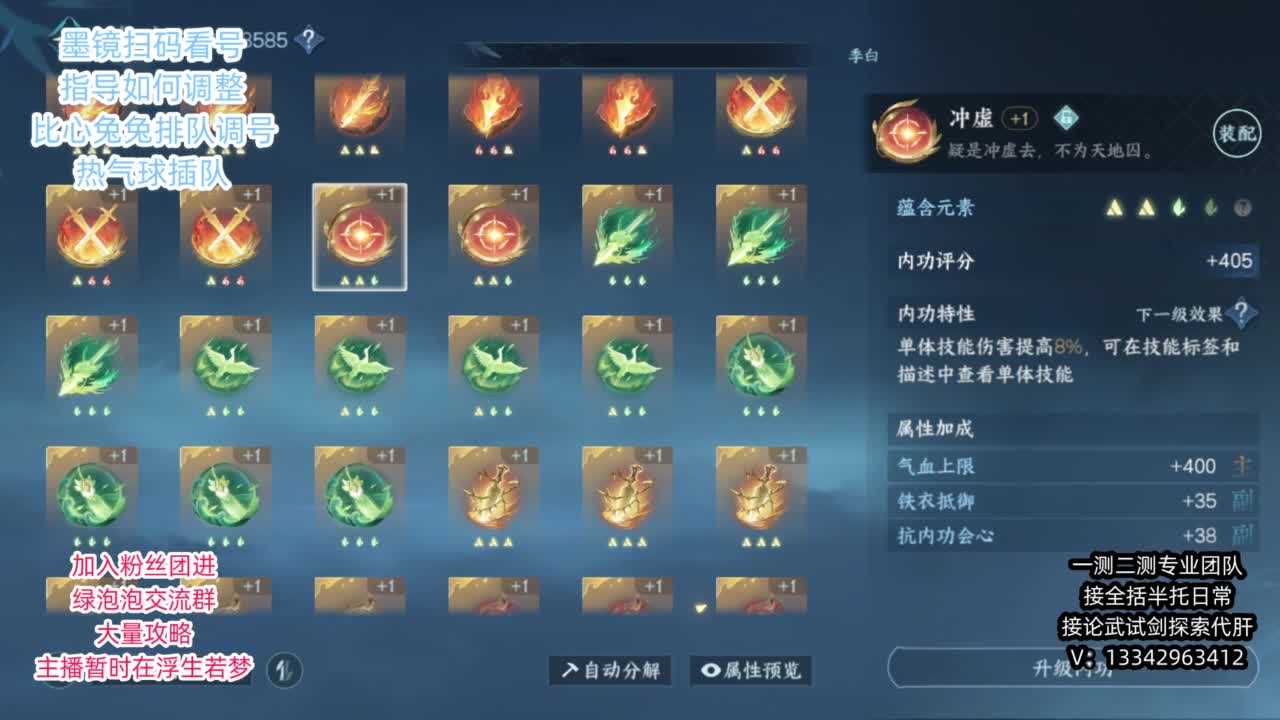1280x720 pixels.
Task: Click the question mark icon next to the 3585 currency
Action: click(x=311, y=36)
